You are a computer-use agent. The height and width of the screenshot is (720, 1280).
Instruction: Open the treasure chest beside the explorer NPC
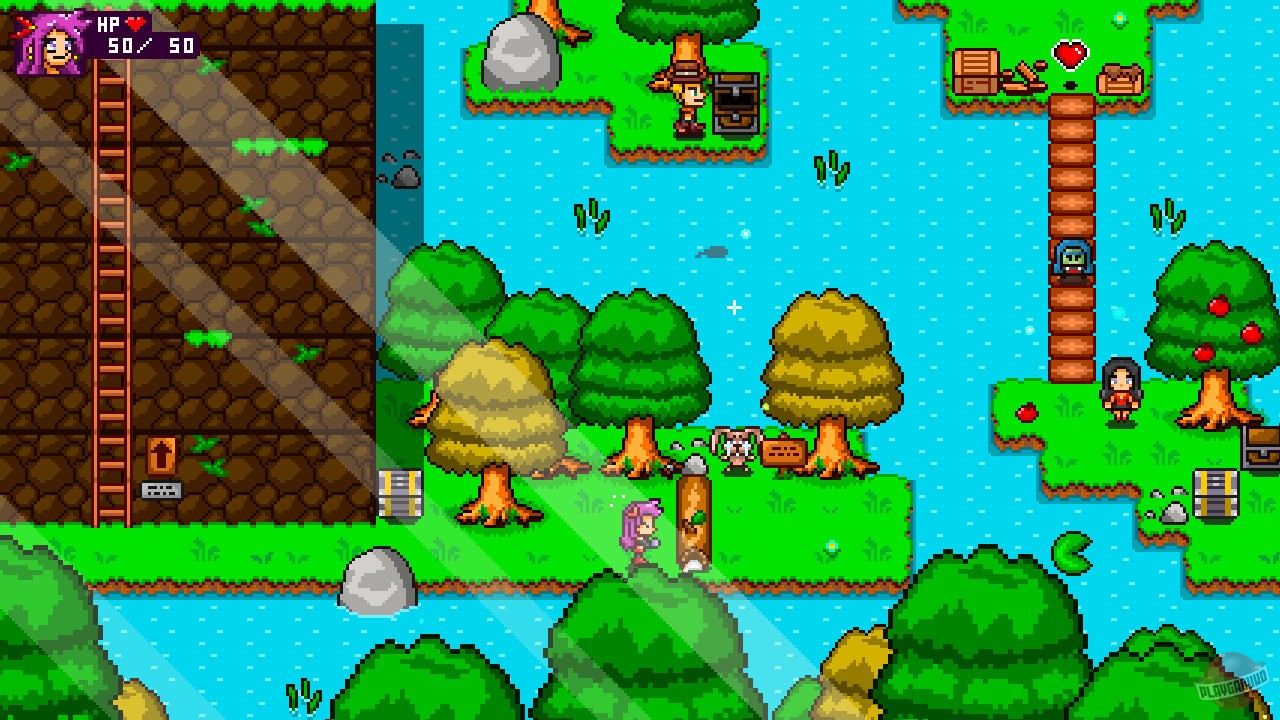[x=737, y=100]
